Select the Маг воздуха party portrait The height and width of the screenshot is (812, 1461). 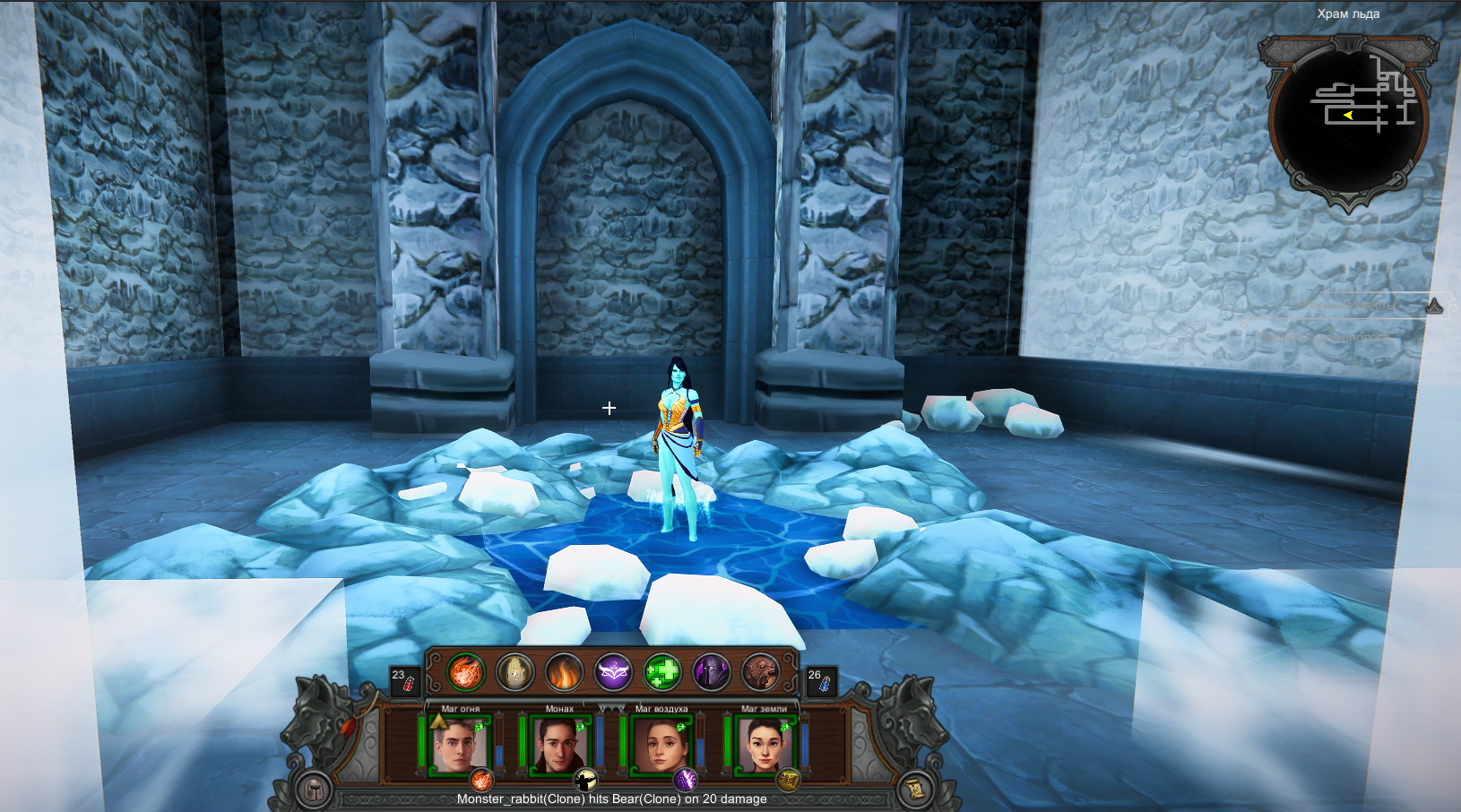point(661,744)
